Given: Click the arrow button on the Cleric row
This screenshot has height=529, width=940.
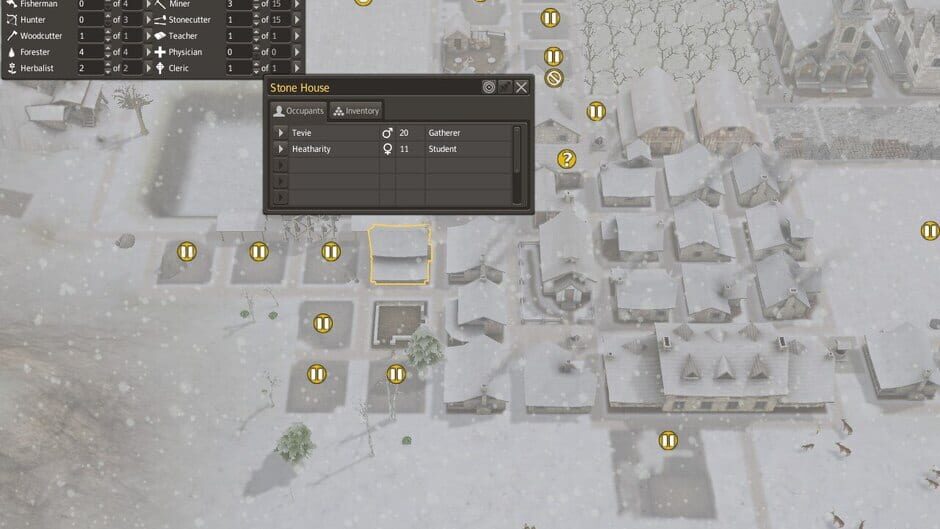Looking at the screenshot, I should [297, 68].
